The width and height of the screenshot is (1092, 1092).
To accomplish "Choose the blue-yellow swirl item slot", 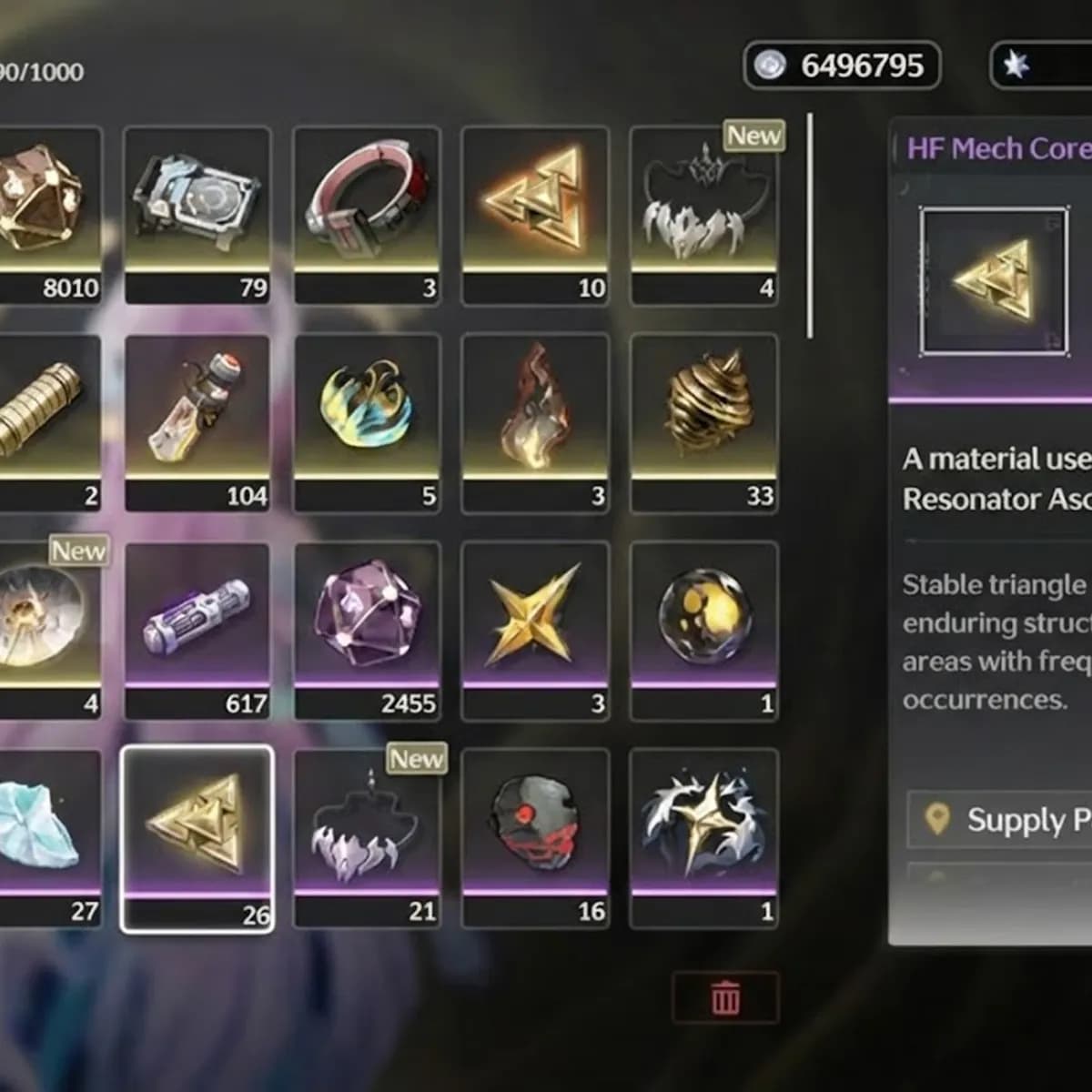I will [x=367, y=421].
